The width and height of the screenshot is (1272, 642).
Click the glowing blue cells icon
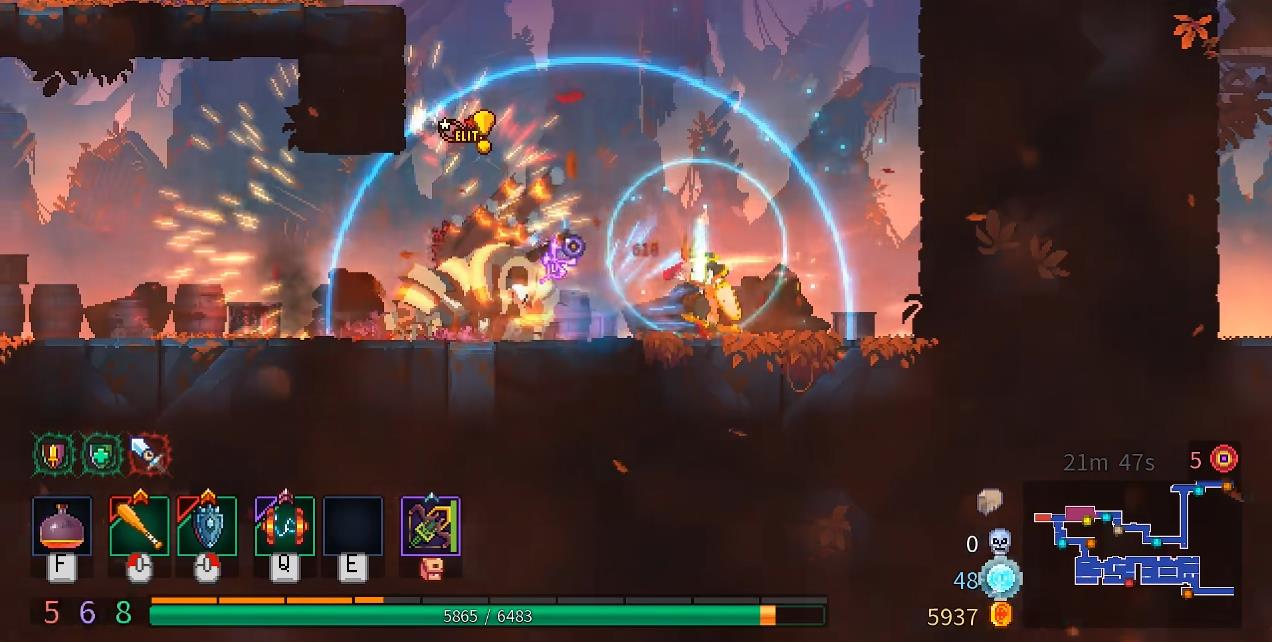pos(999,579)
